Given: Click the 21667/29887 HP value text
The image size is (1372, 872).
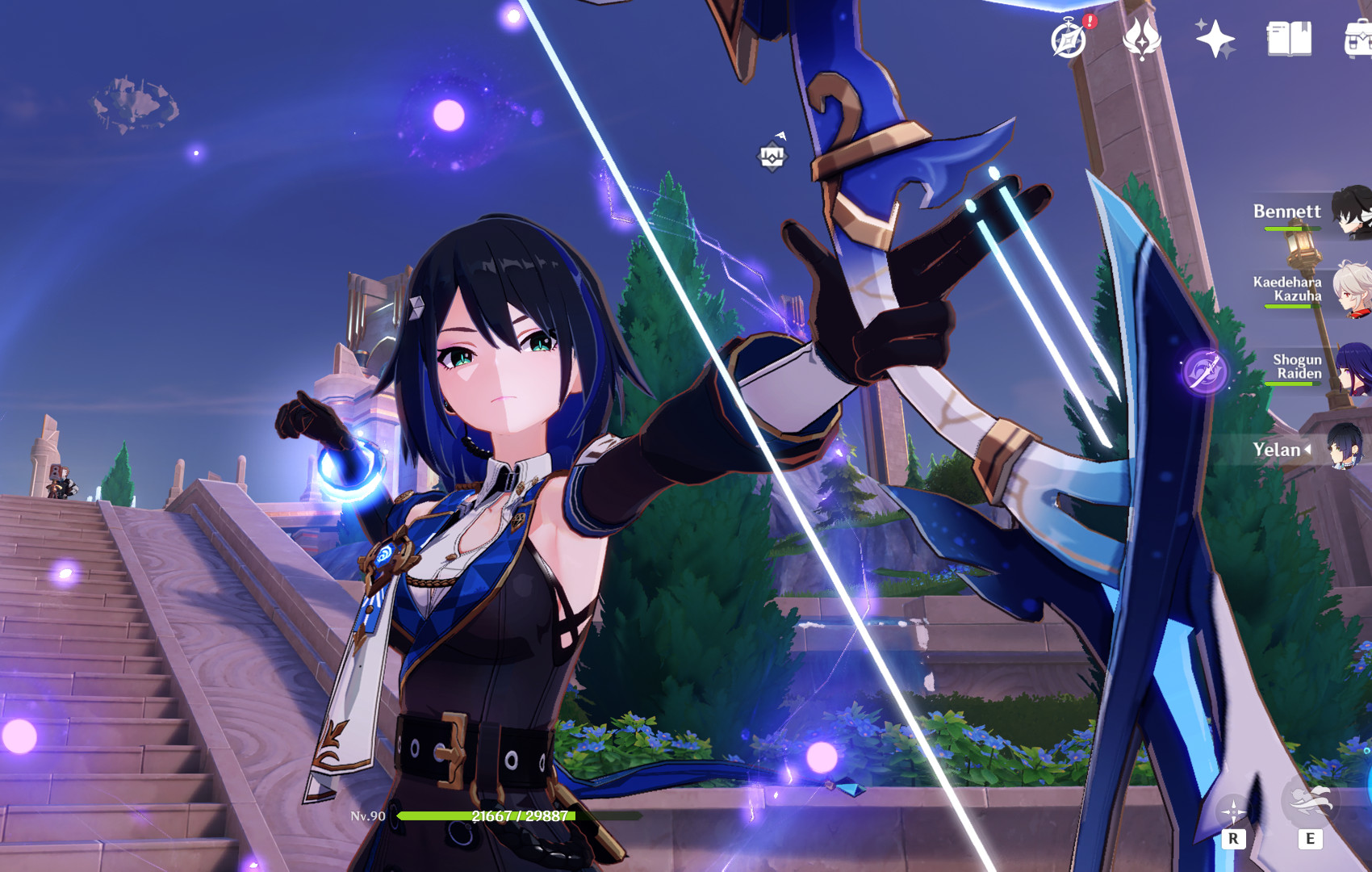Looking at the screenshot, I should tap(521, 816).
